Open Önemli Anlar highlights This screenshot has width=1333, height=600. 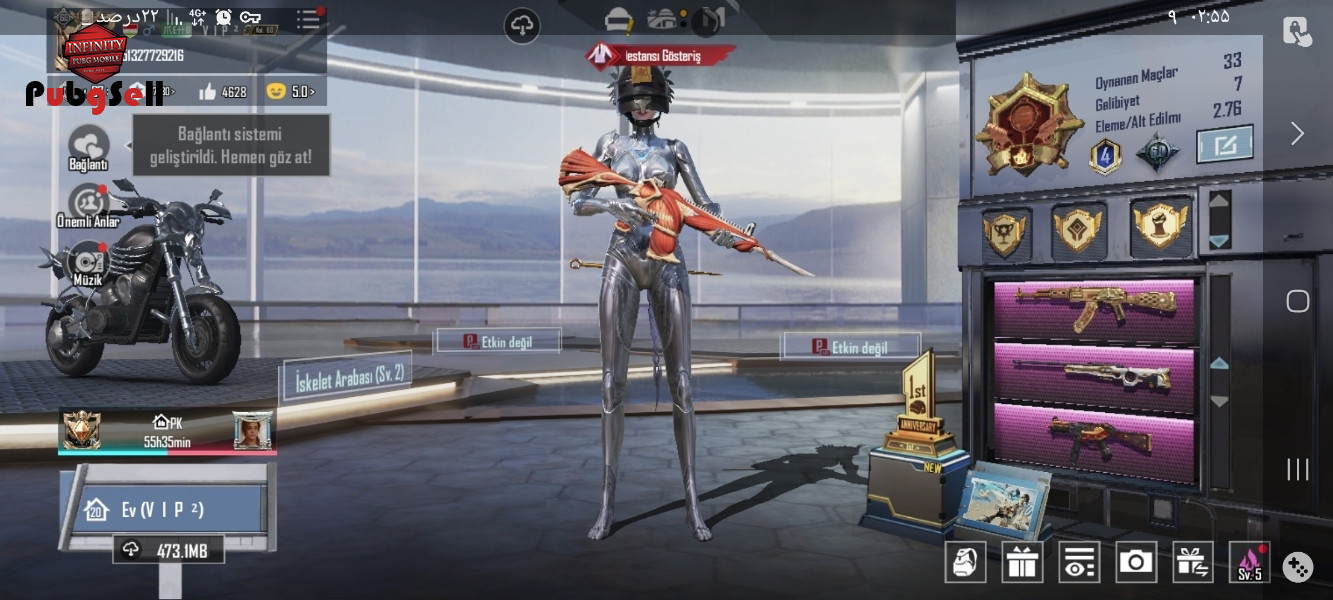pyautogui.click(x=88, y=203)
